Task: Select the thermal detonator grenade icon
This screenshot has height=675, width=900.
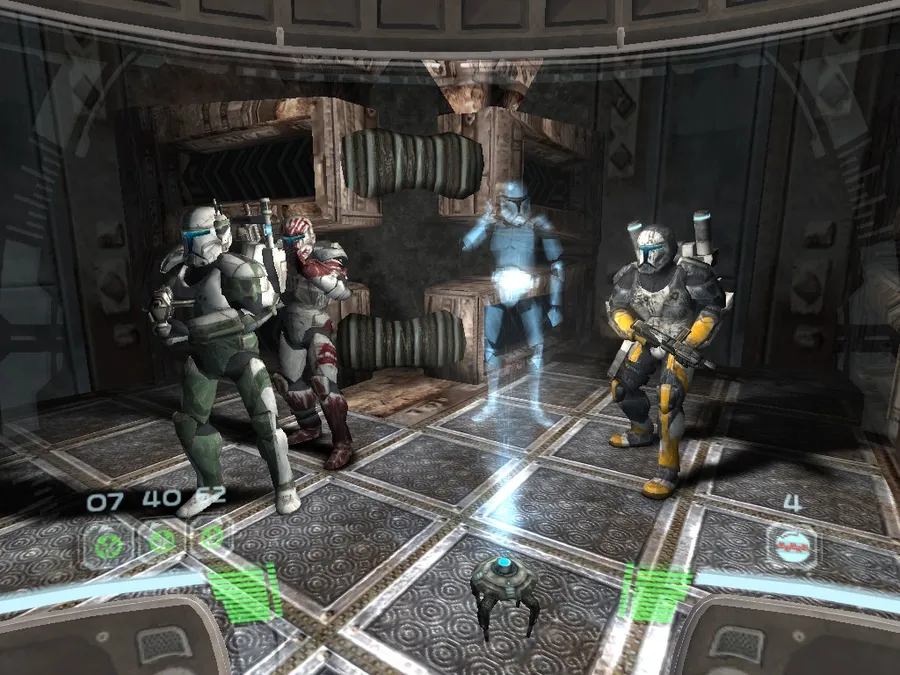Action: (791, 546)
